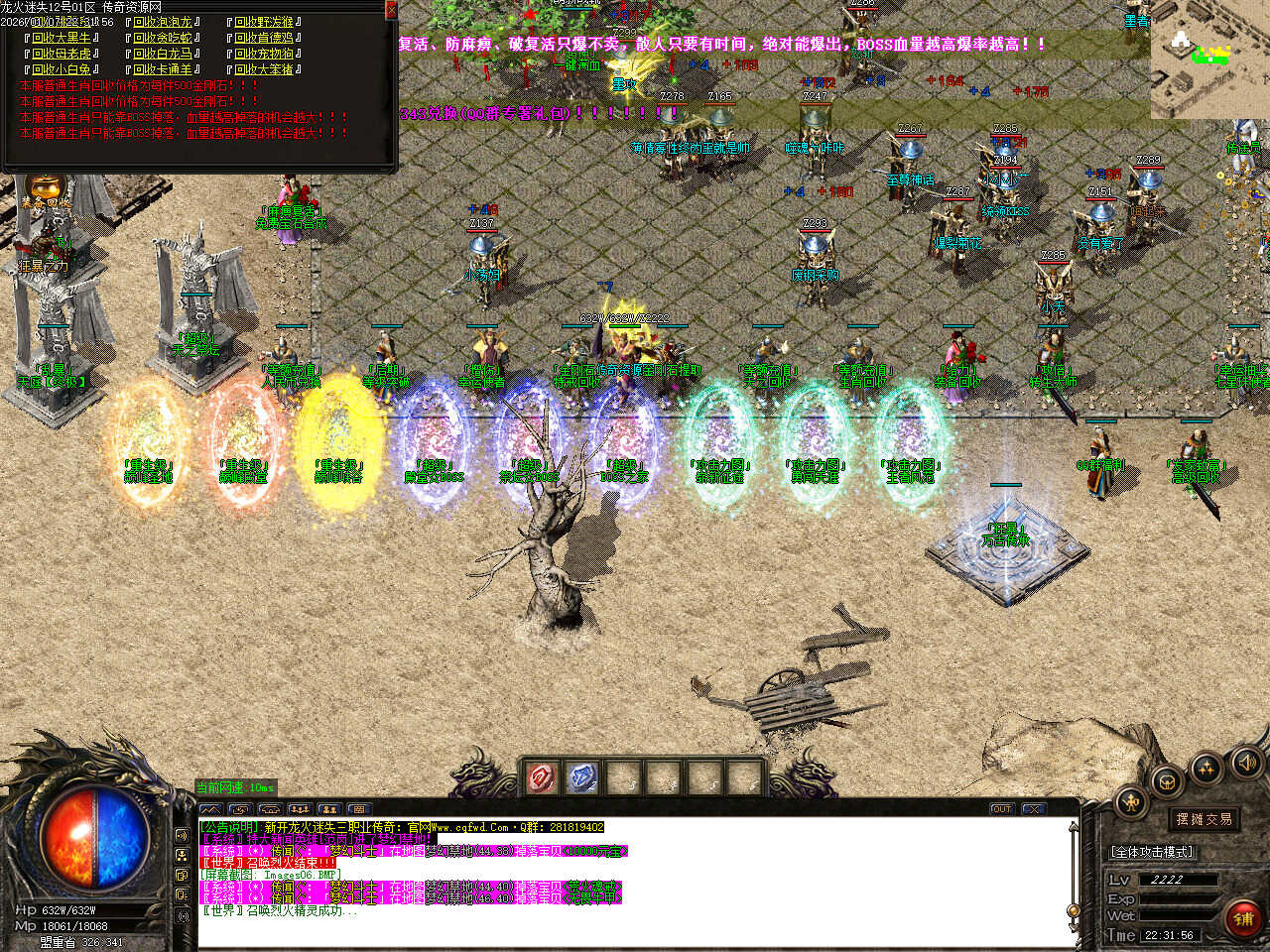1270x952 pixels.
Task: Click the 回收母老虎 link
Action: tap(62, 54)
